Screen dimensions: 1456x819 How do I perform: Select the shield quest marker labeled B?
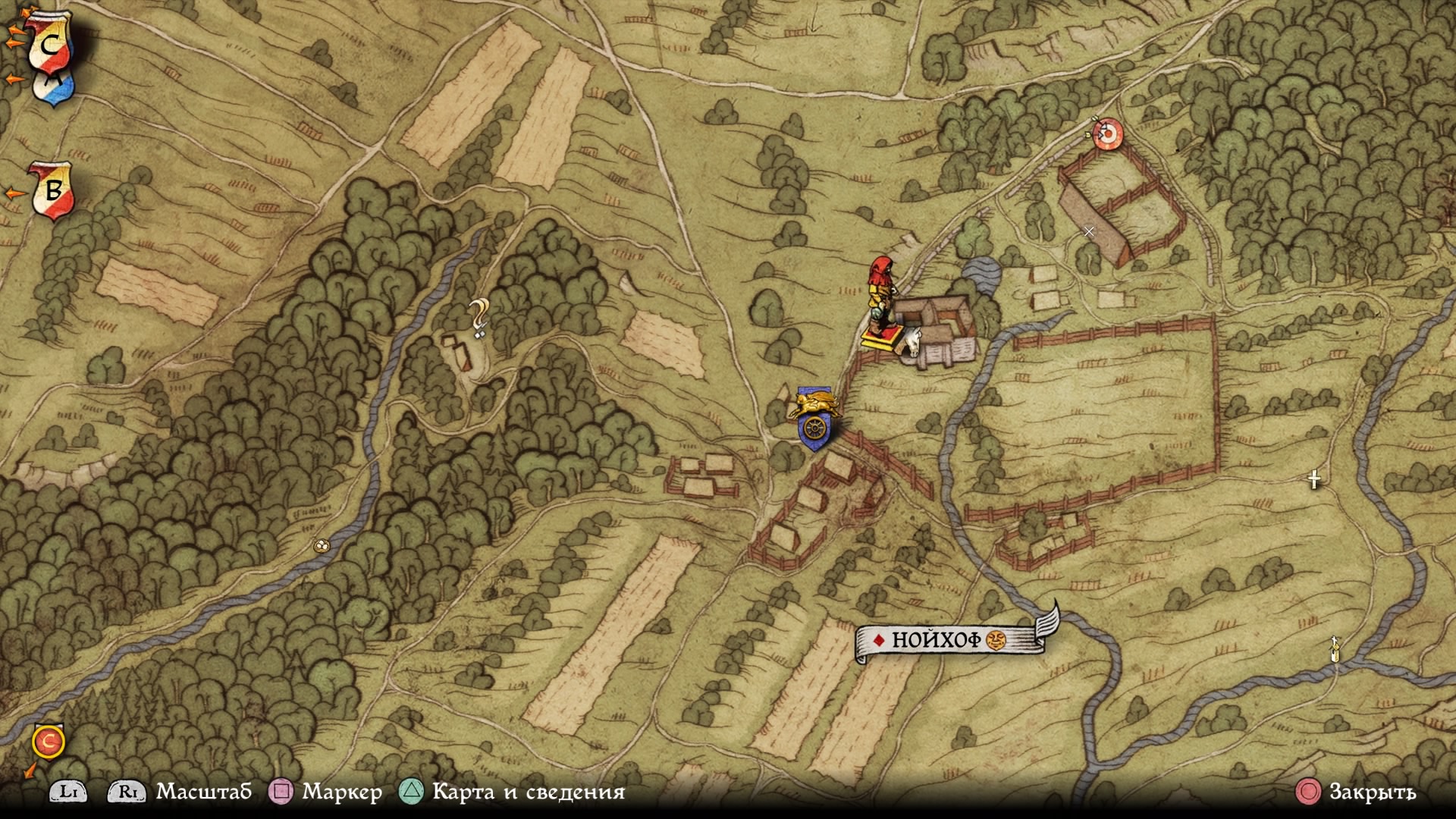click(x=52, y=190)
